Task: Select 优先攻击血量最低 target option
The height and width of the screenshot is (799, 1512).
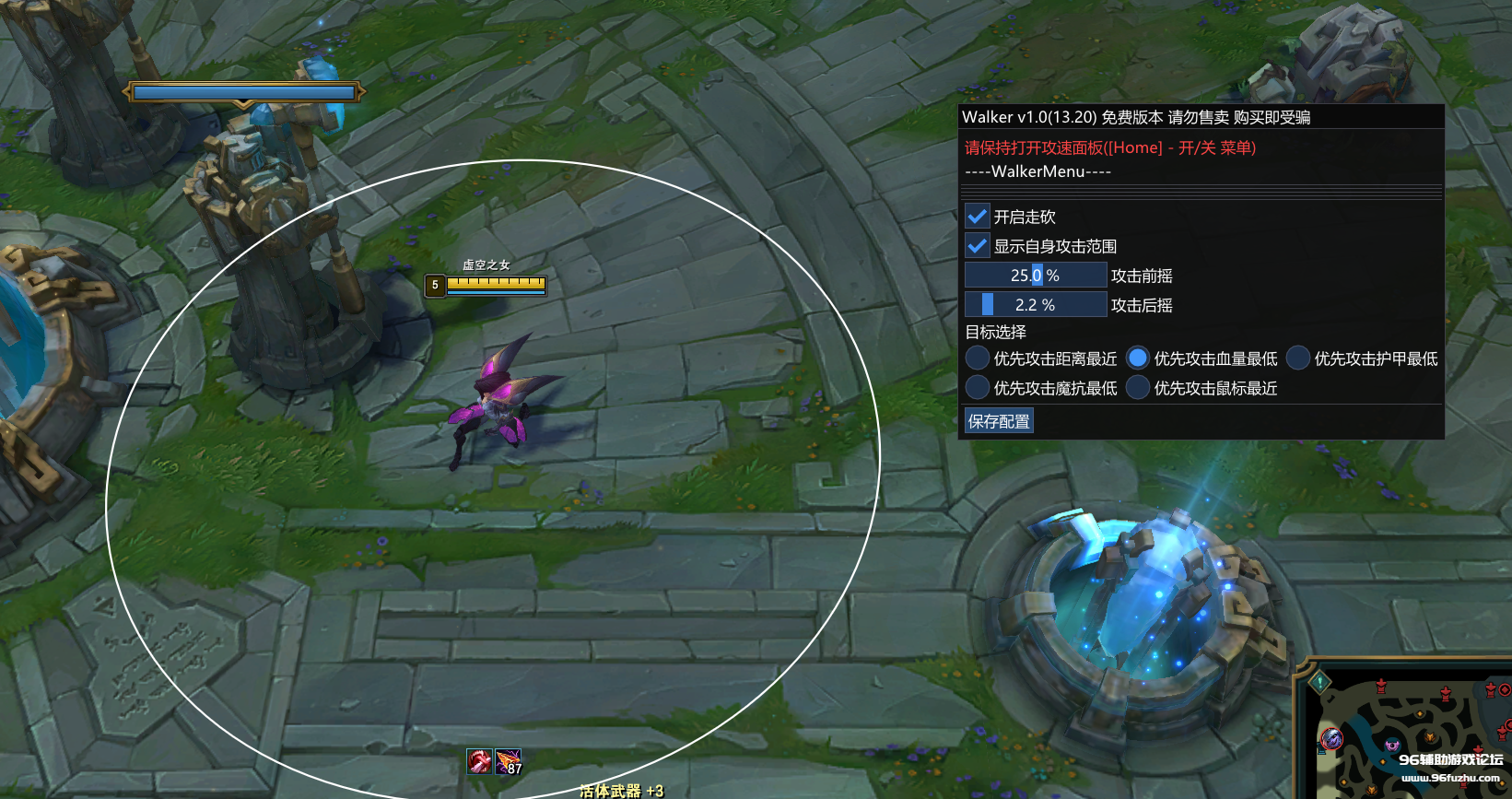Action: click(x=1138, y=358)
